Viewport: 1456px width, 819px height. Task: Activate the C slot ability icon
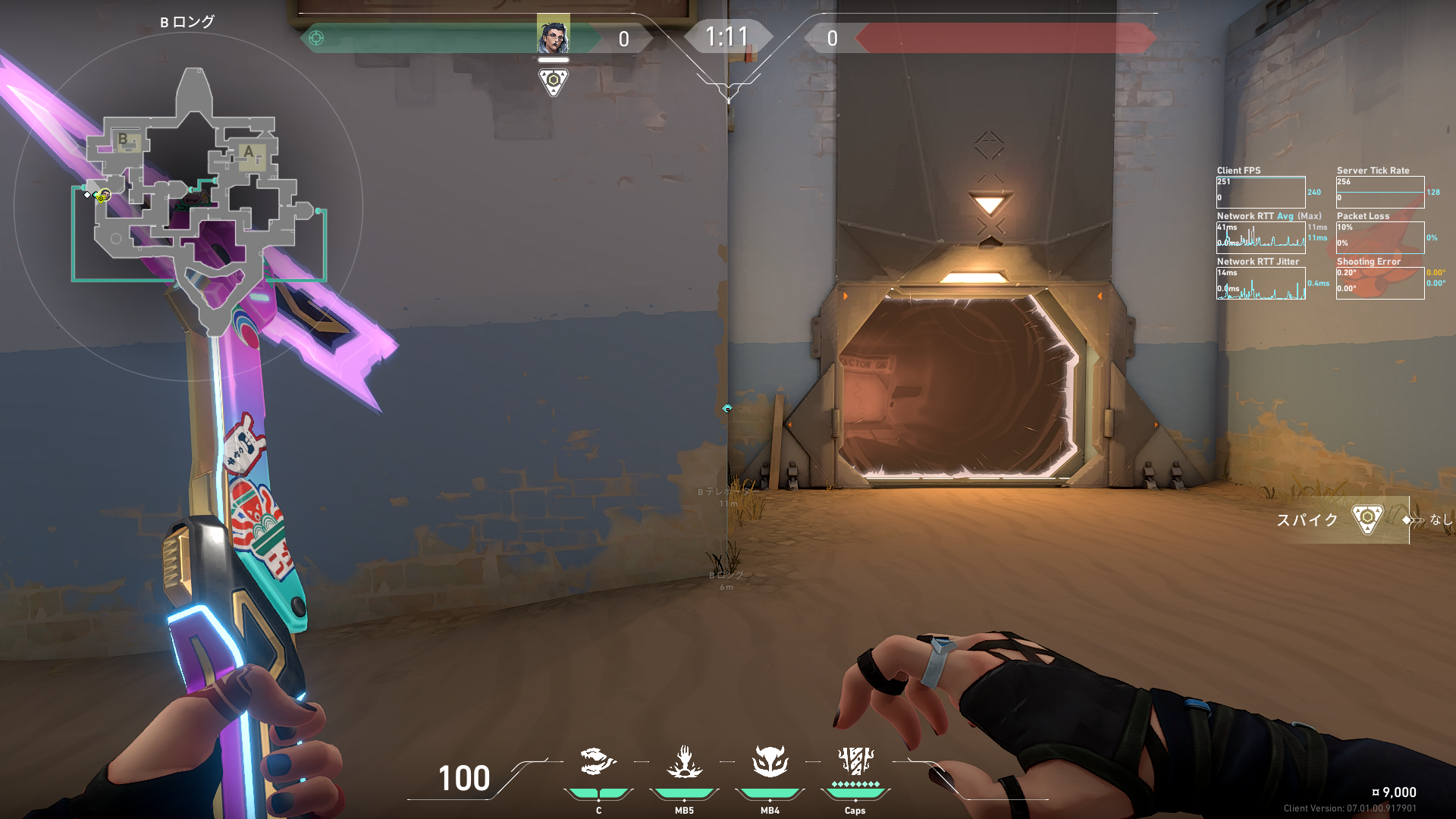pyautogui.click(x=598, y=762)
